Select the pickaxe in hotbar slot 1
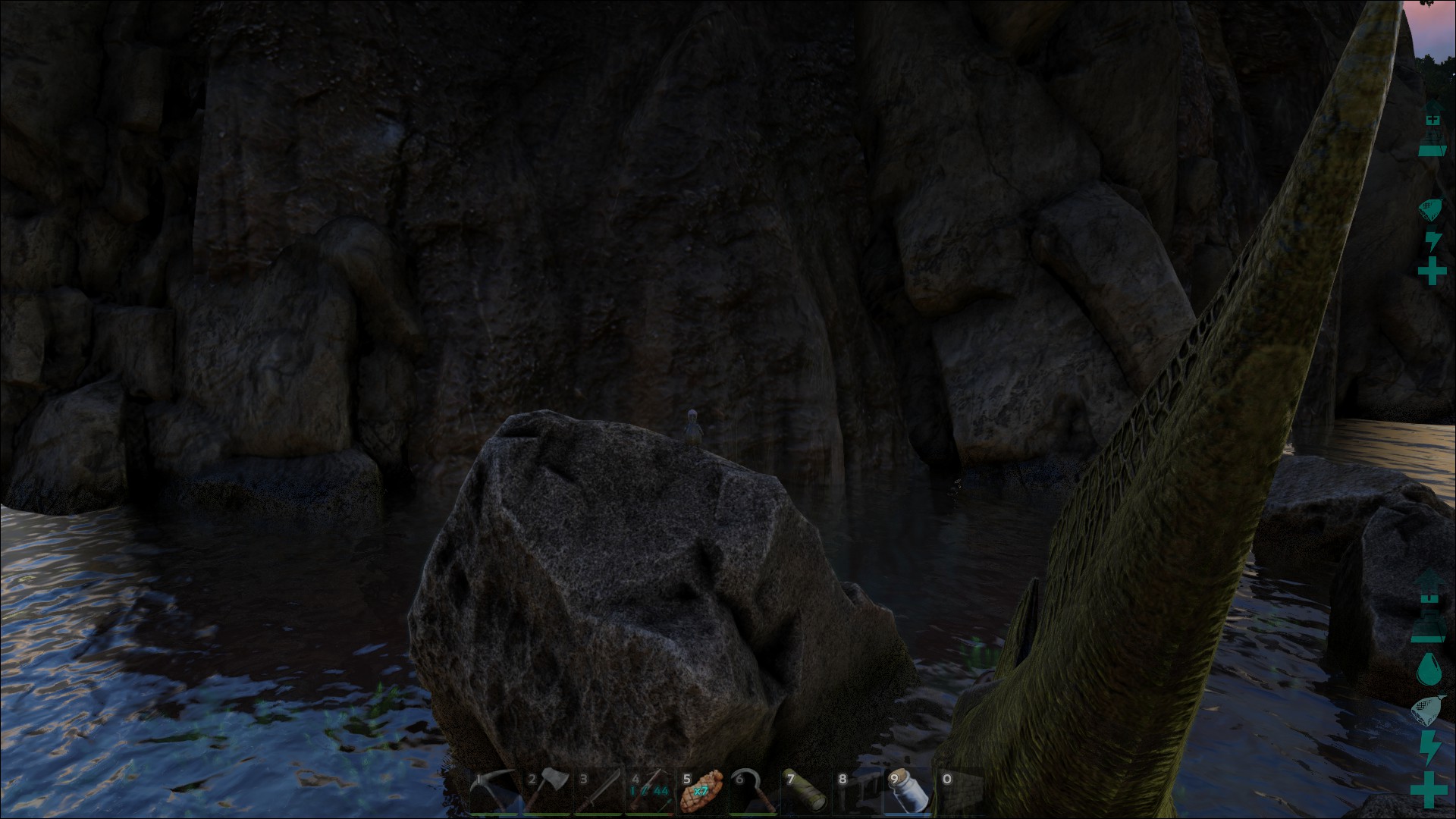 pyautogui.click(x=494, y=792)
